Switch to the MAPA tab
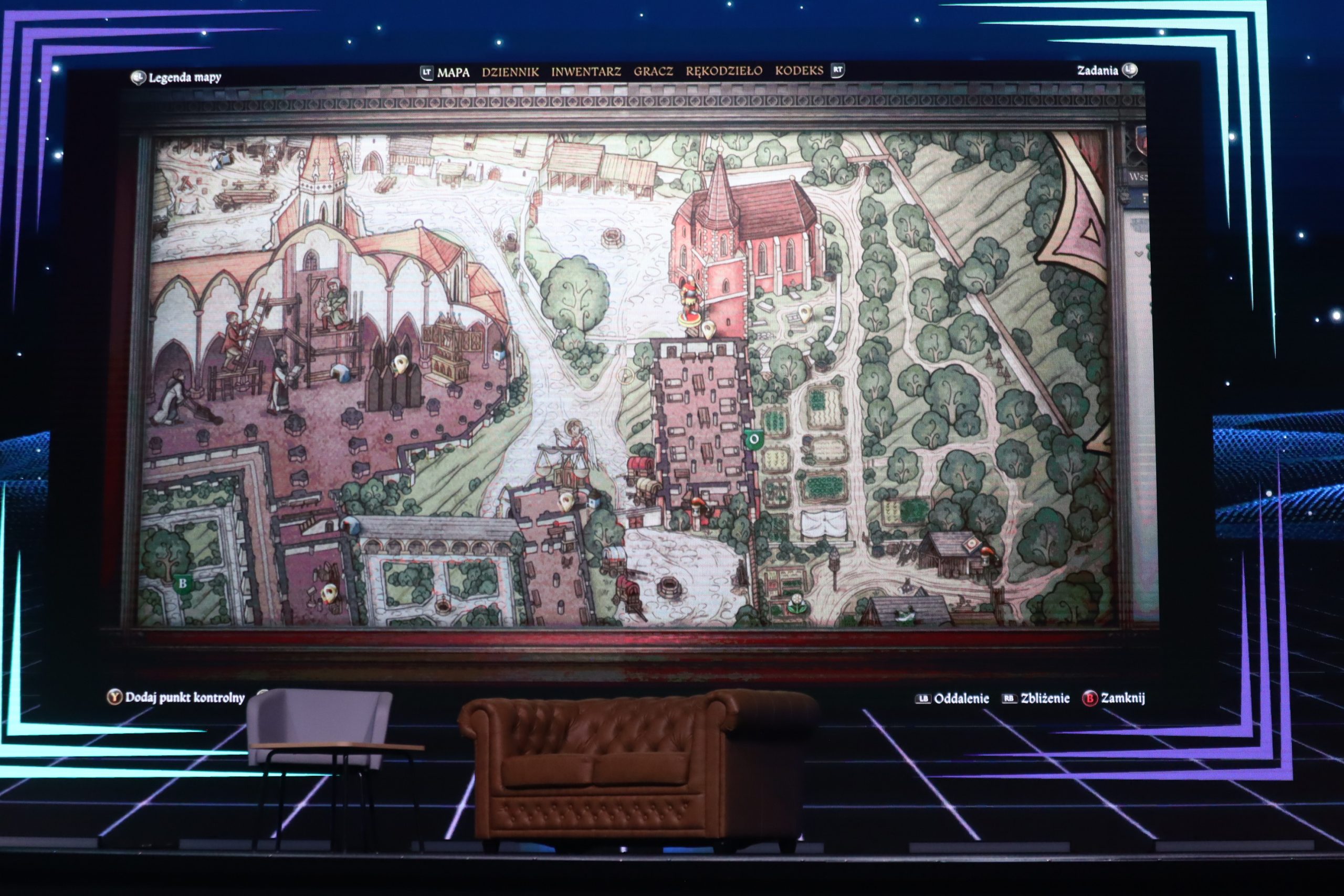The height and width of the screenshot is (896, 1344). pyautogui.click(x=453, y=72)
